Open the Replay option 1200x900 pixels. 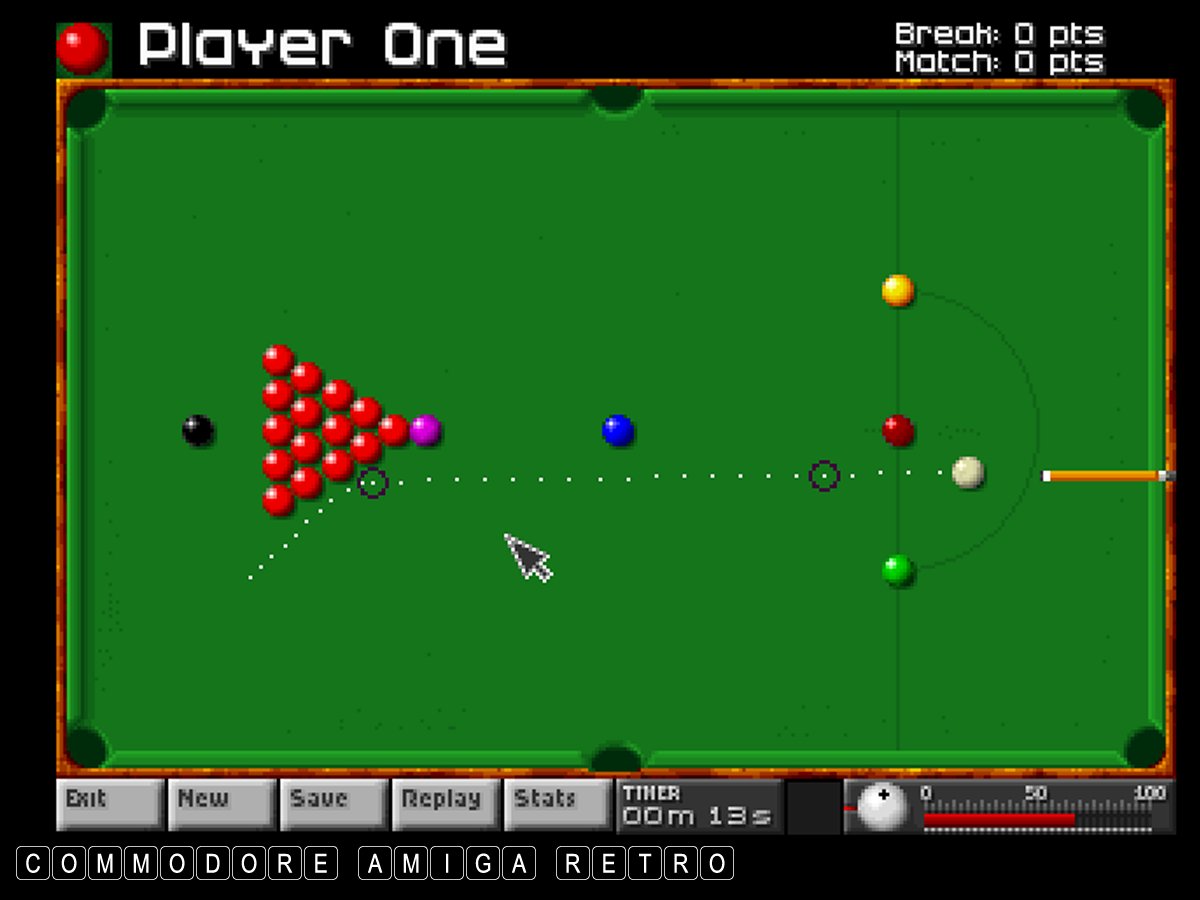445,803
